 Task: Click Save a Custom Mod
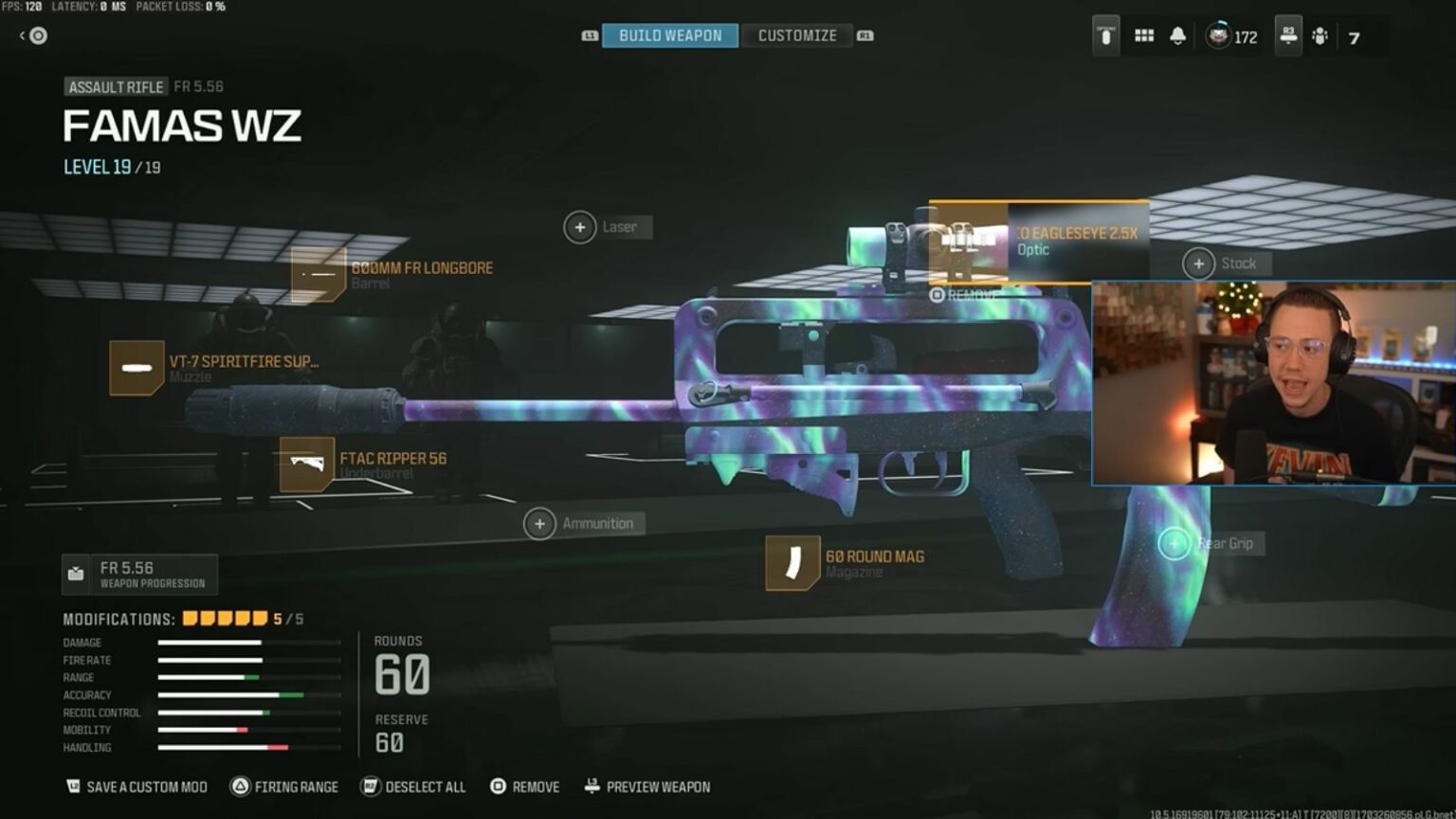point(135,787)
